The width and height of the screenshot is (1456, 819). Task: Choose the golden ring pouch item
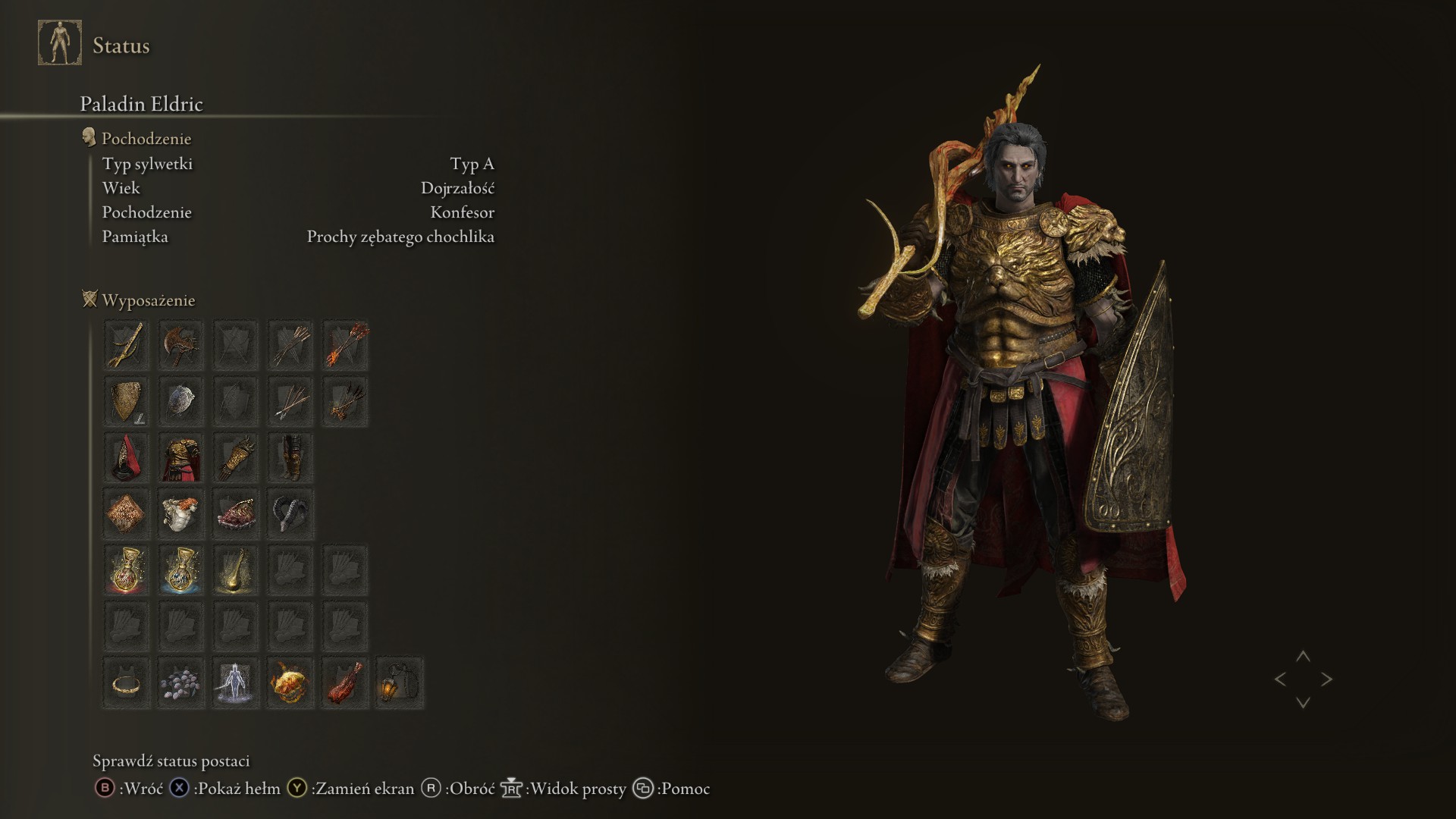126,682
